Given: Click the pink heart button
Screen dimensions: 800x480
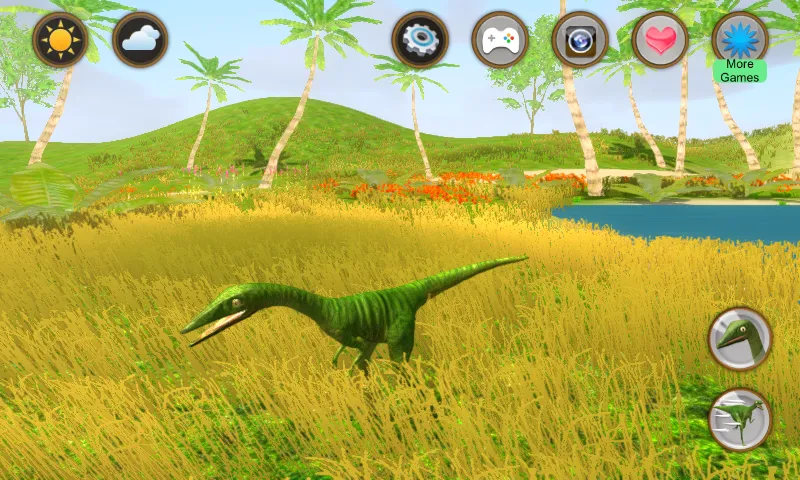Looking at the screenshot, I should click(660, 40).
